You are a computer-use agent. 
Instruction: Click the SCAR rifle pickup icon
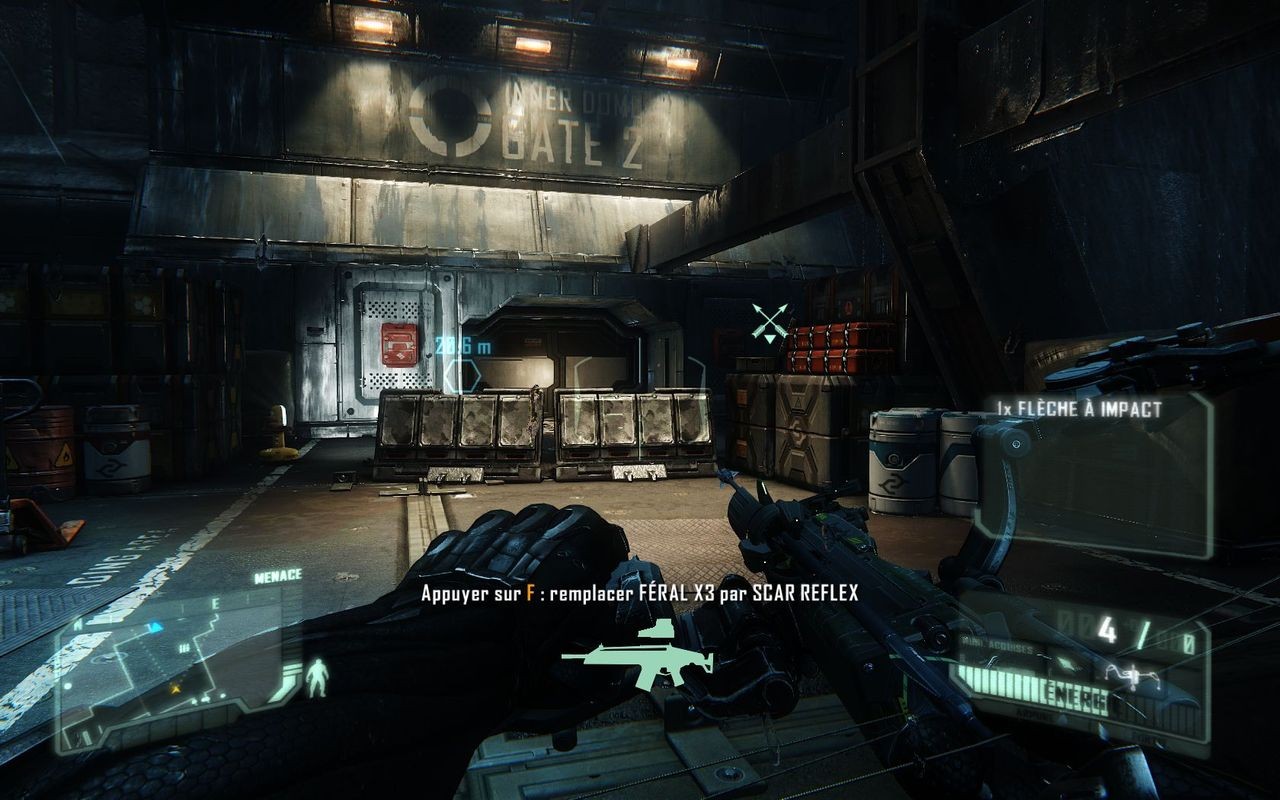(x=638, y=659)
